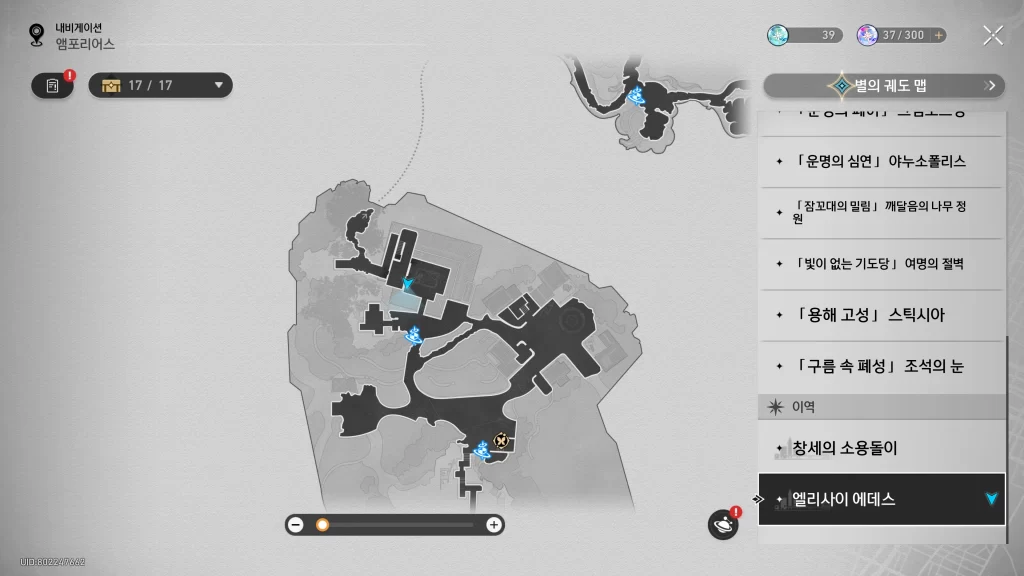Select the golden mission marker on the map
The height and width of the screenshot is (576, 1024).
pyautogui.click(x=501, y=440)
